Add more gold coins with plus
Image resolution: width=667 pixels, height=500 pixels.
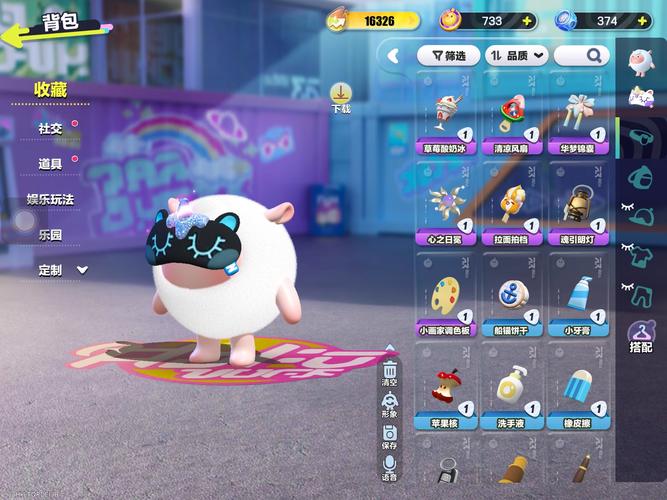(412, 21)
